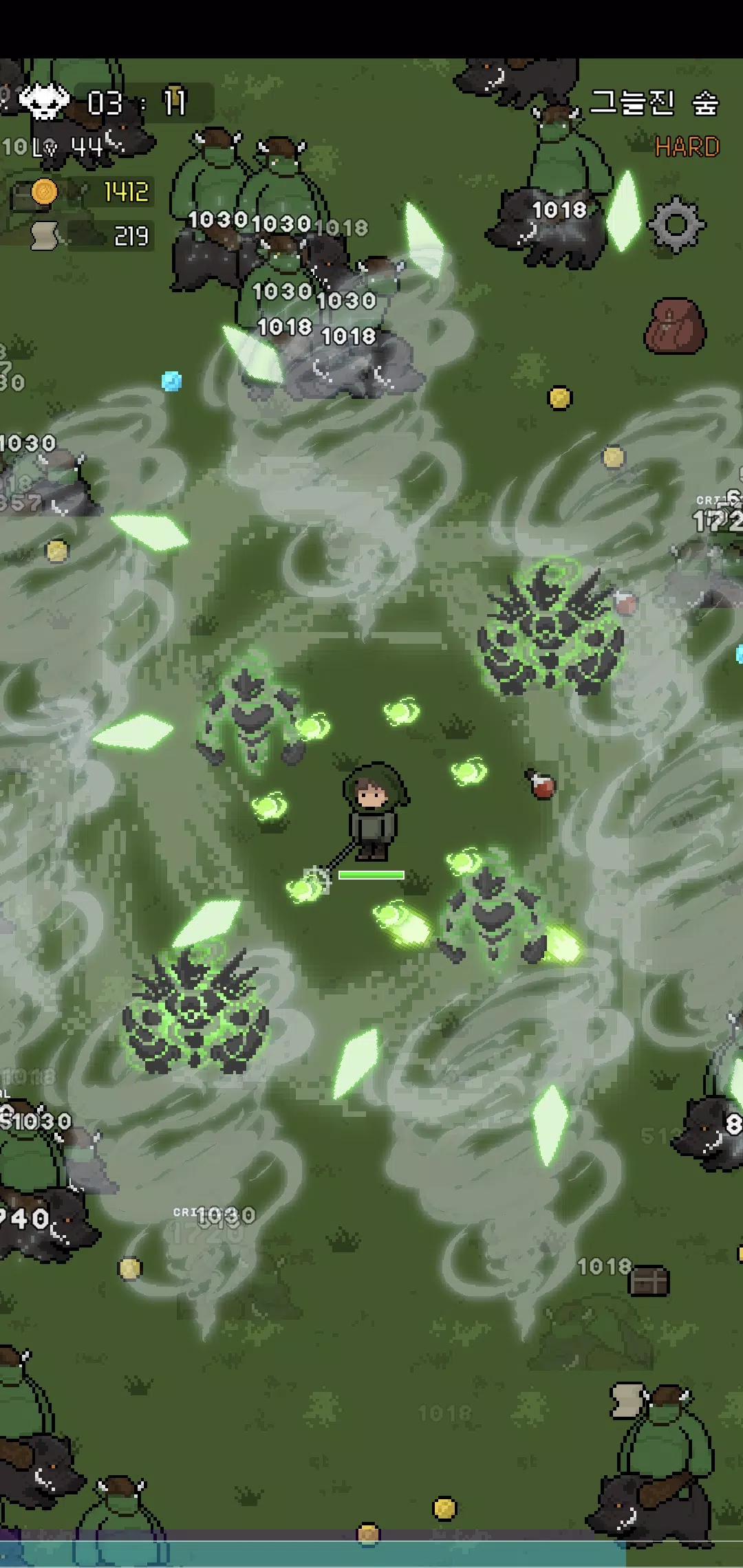Open the brown backpack inventory

674,326
